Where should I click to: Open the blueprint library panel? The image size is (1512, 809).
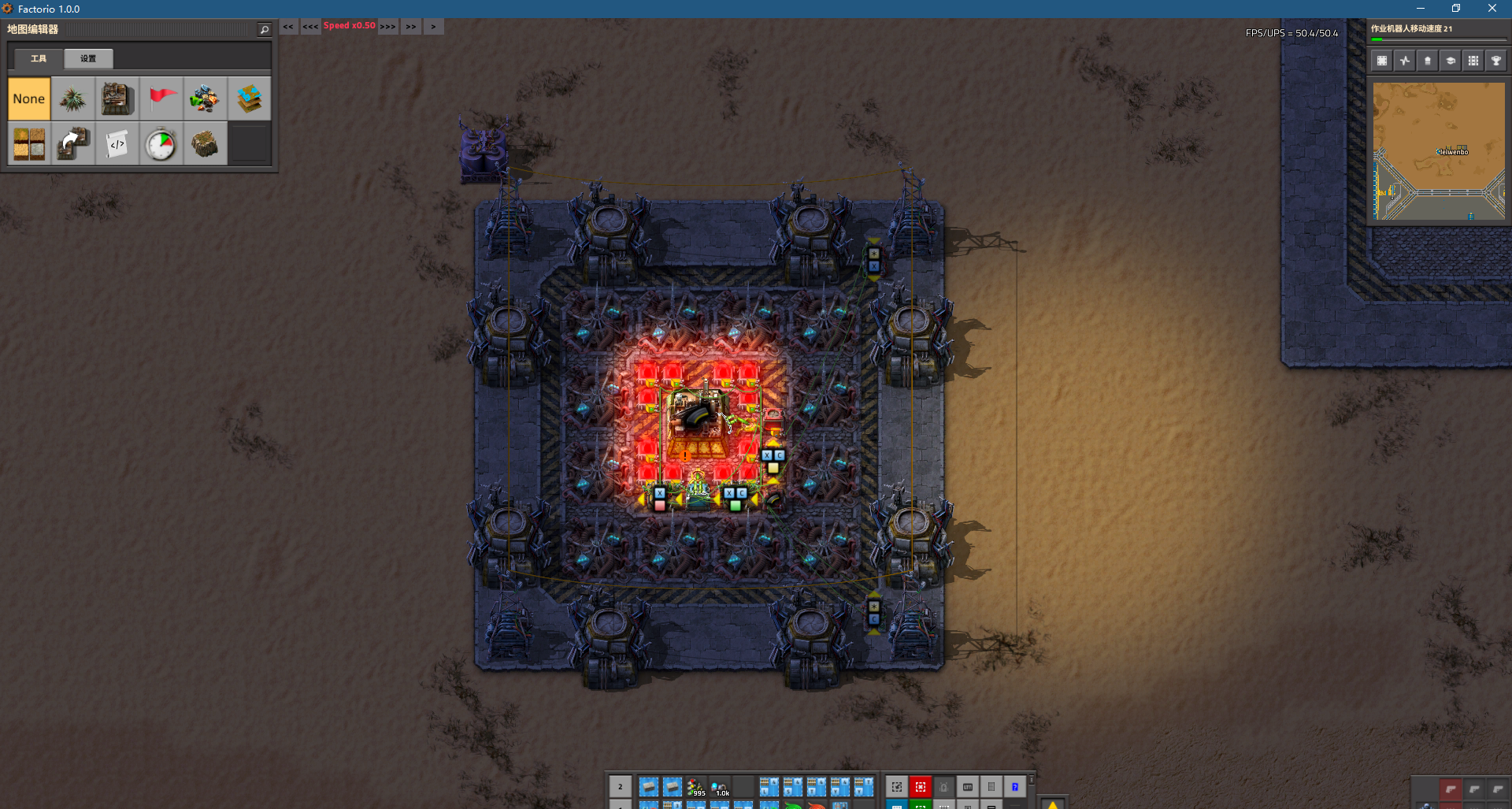pos(1380,60)
